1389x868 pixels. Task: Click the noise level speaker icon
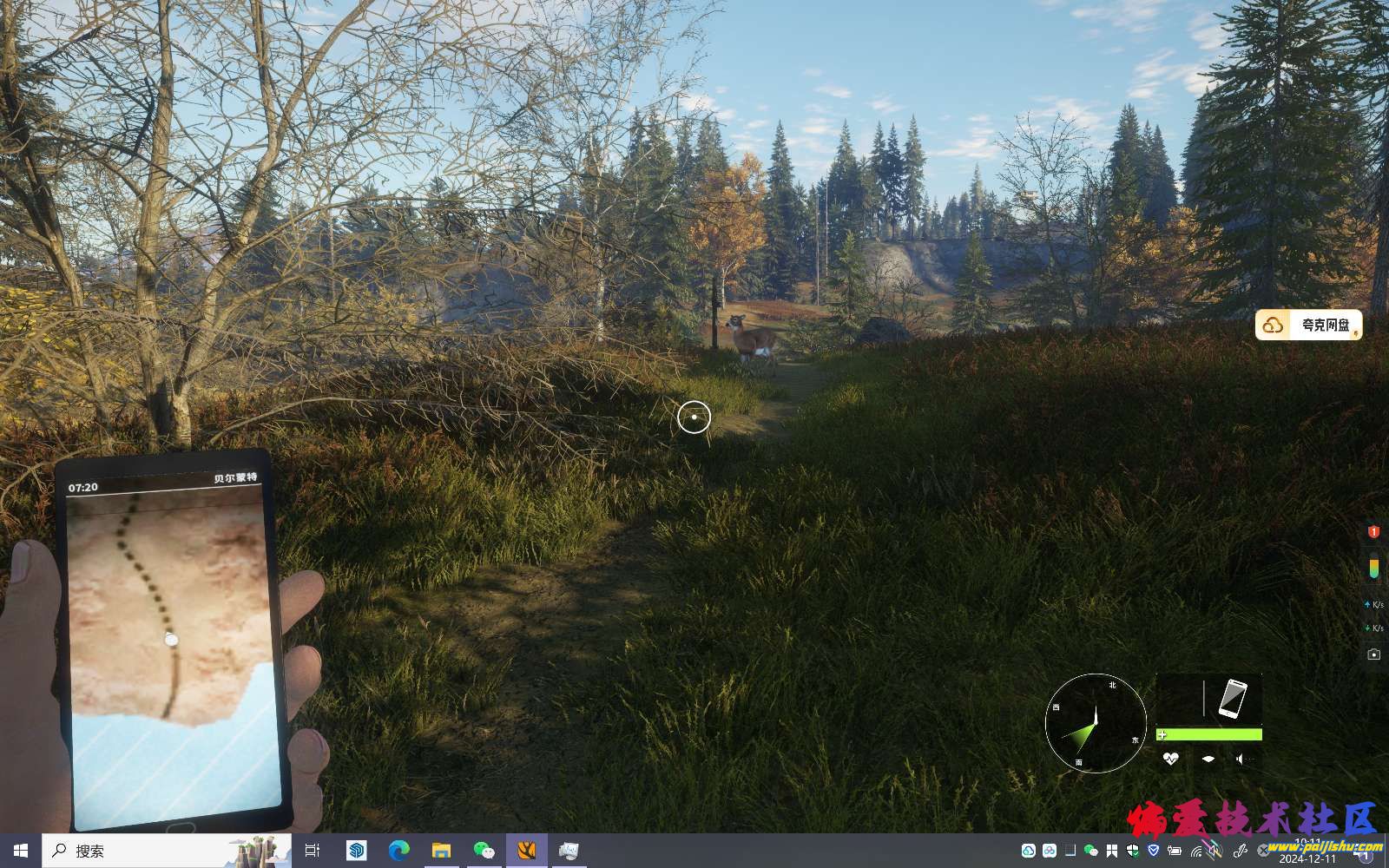(x=1241, y=759)
